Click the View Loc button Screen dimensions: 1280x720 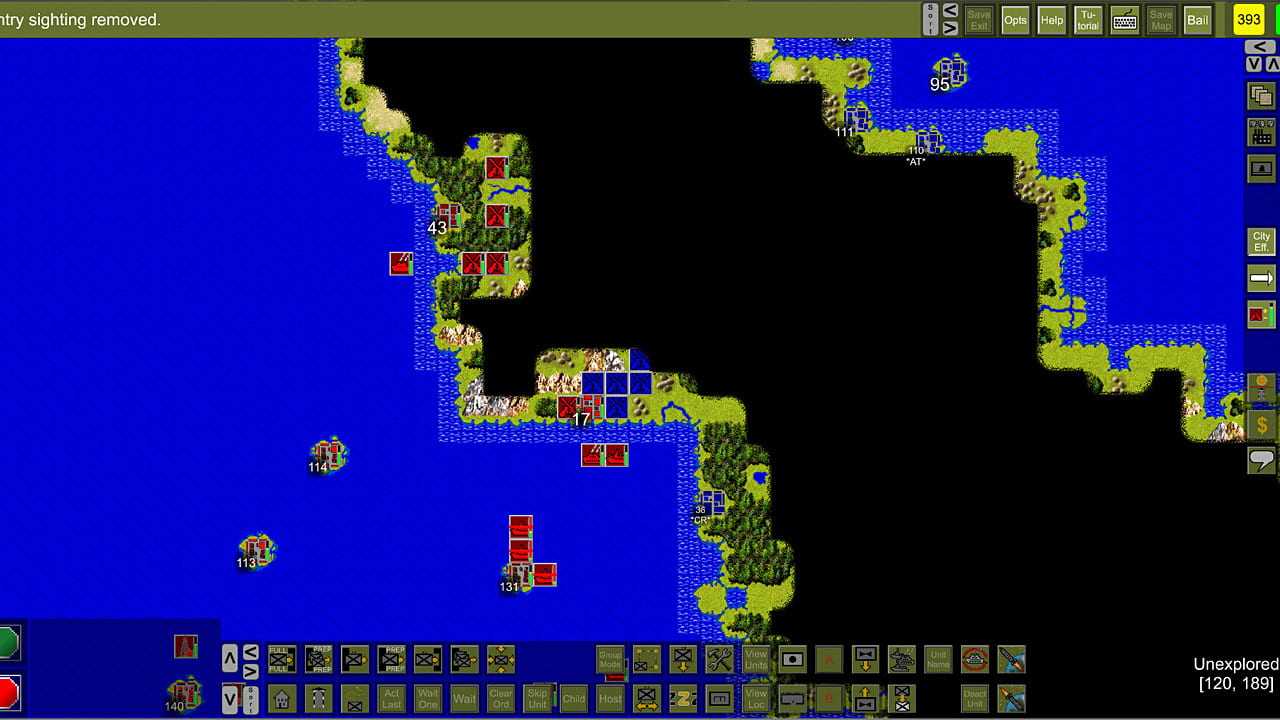pyautogui.click(x=756, y=698)
